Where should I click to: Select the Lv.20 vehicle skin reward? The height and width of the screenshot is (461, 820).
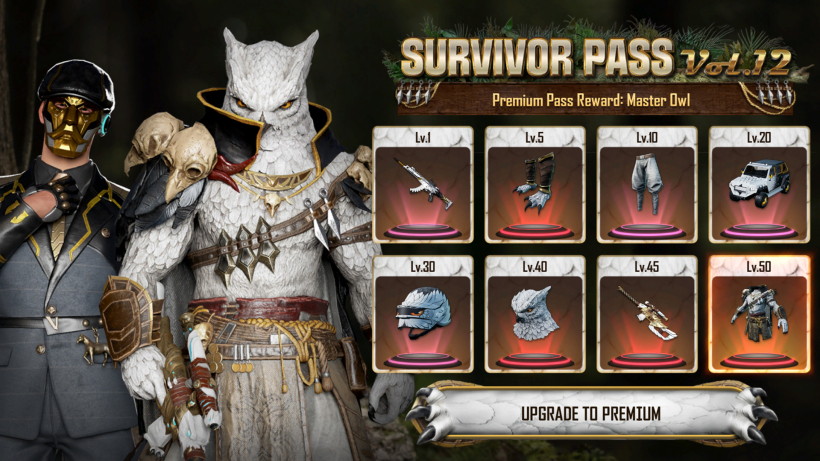[759, 185]
